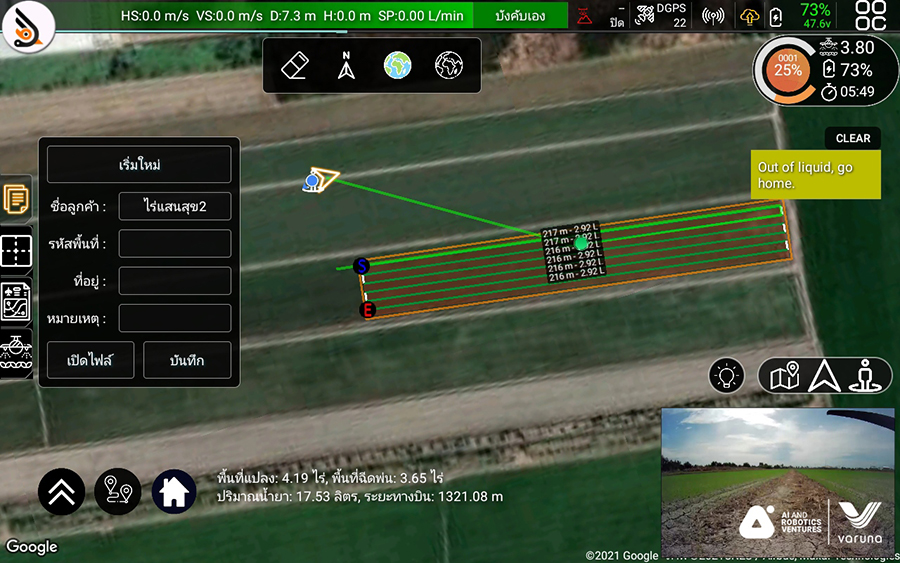
Task: Open the dashed grid plot side tab
Action: 16,251
